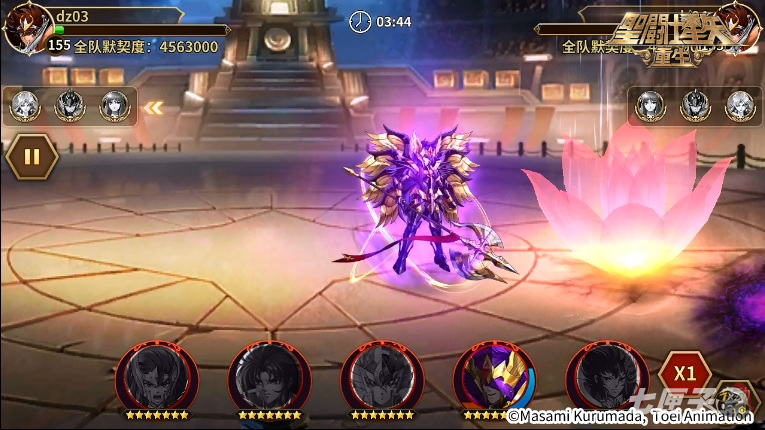
Task: Select the purple-gold helmeted hero portrait
Action: pos(494,377)
